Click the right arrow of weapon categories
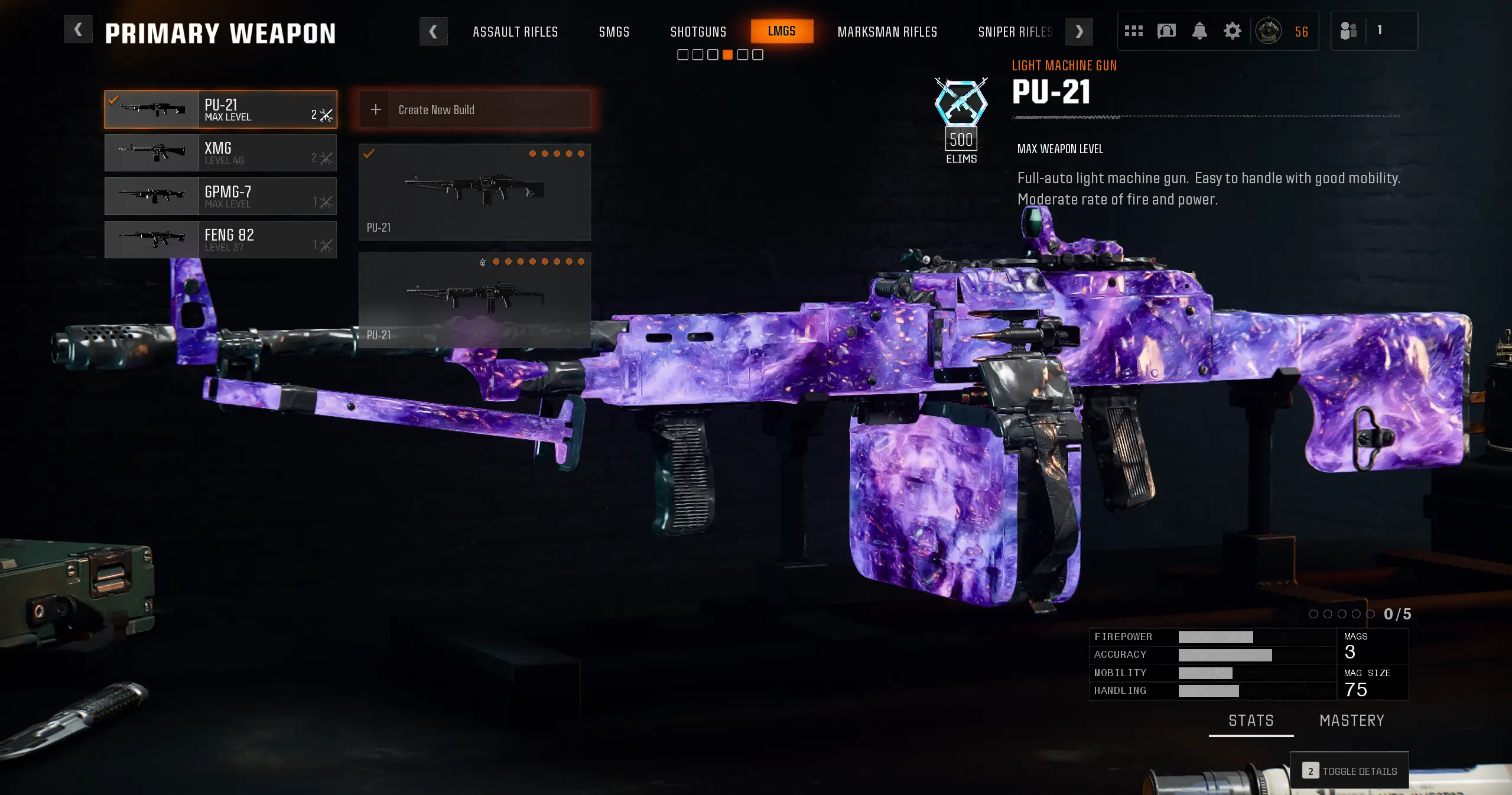Screen dimensions: 1512x795 [1079, 32]
